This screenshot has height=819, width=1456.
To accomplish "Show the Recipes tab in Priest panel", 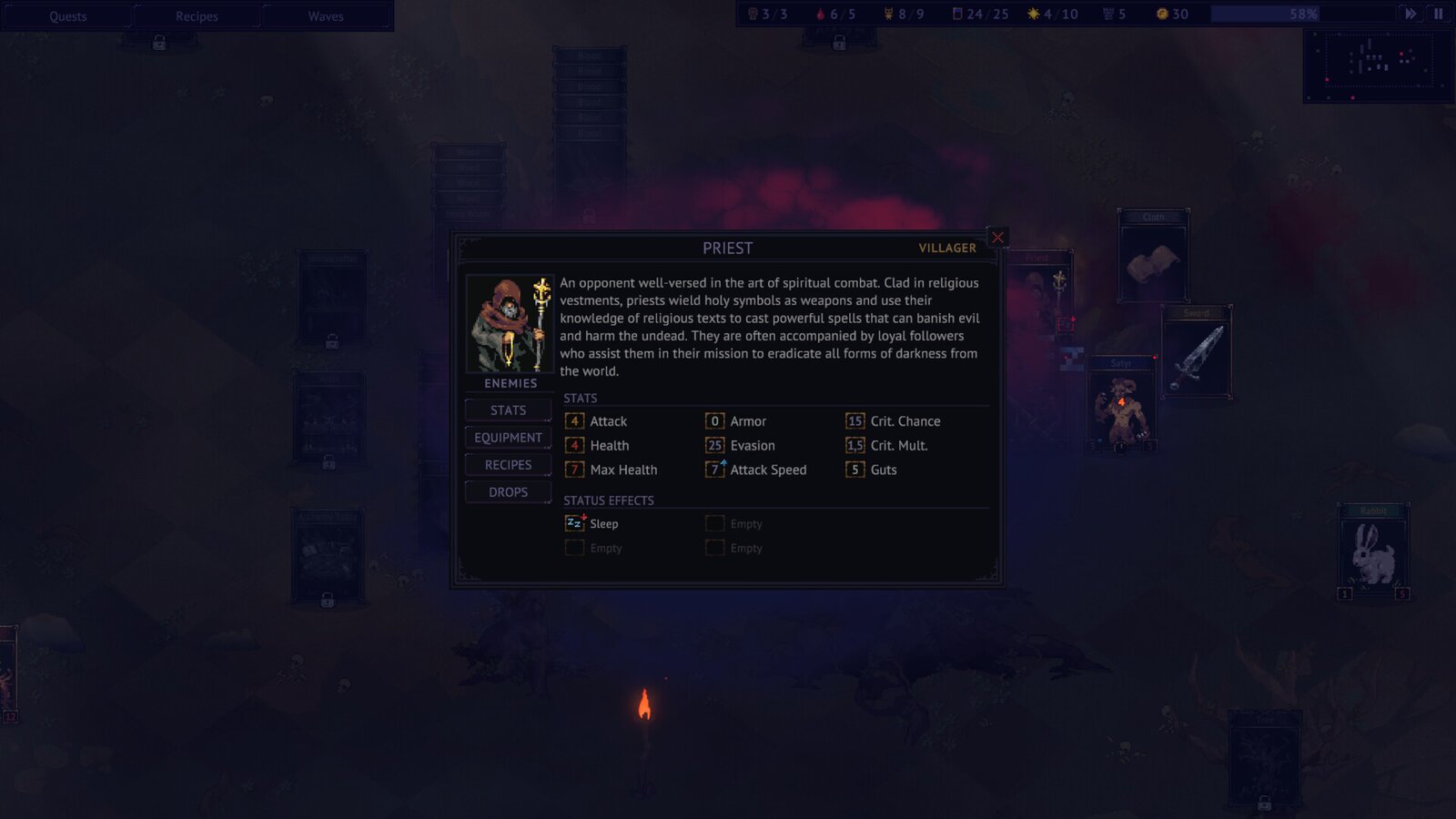I will 508,465.
